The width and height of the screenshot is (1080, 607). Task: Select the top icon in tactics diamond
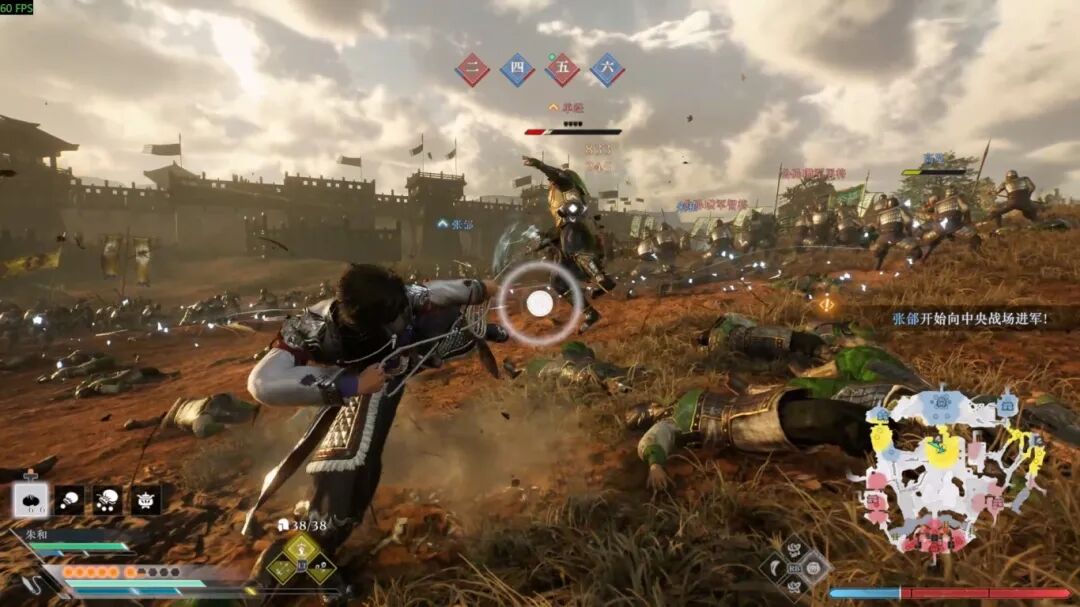(x=795, y=550)
